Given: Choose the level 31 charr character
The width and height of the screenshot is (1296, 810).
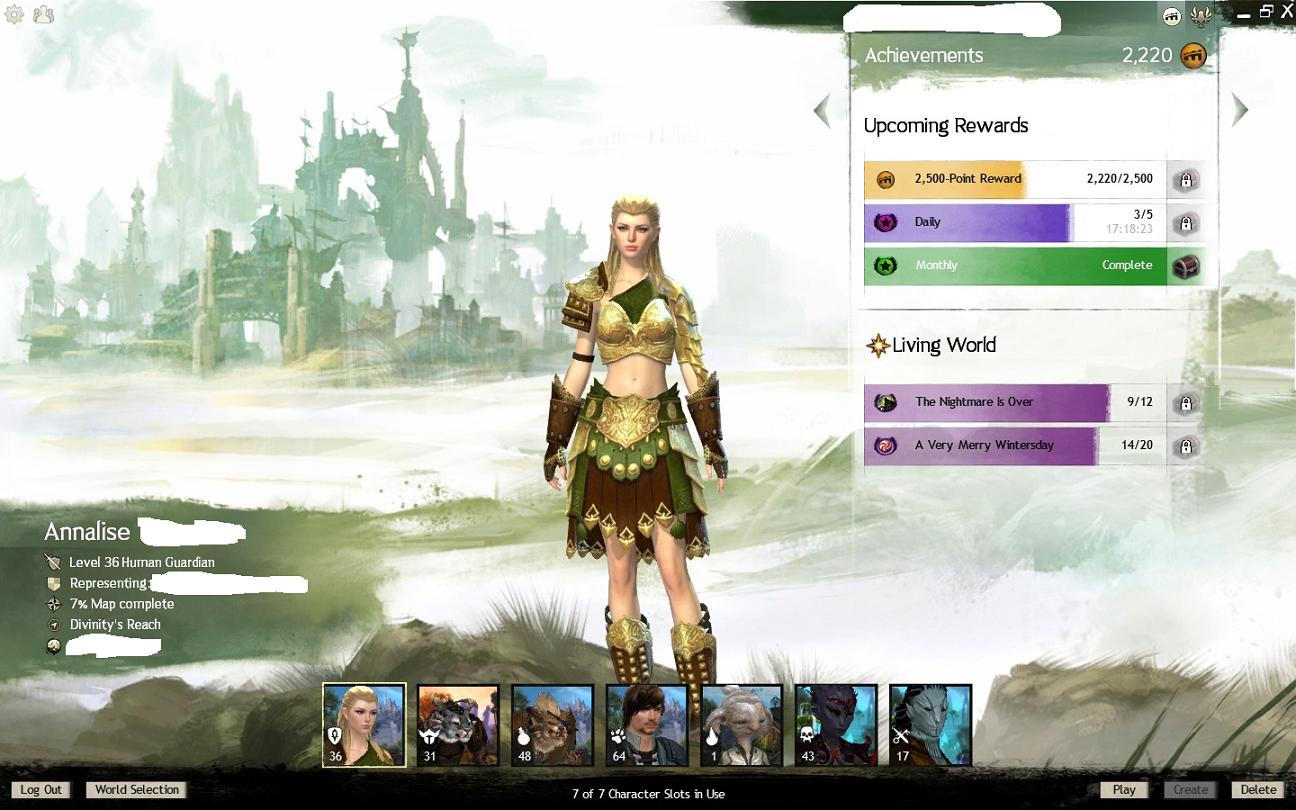Looking at the screenshot, I should (x=458, y=725).
